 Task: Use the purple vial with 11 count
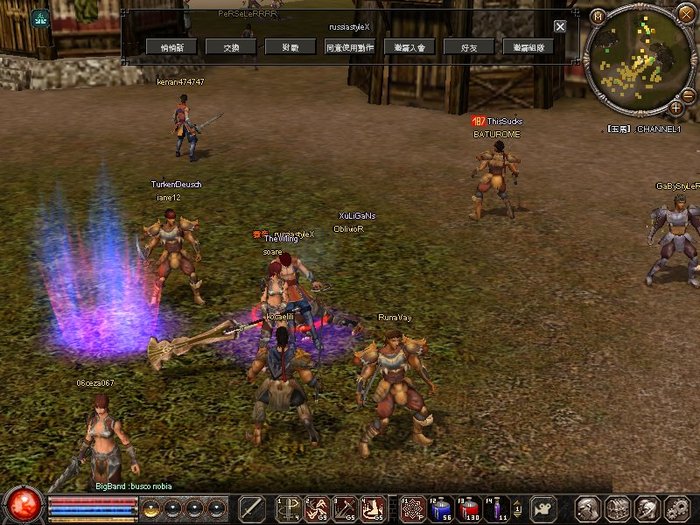pyautogui.click(x=498, y=508)
